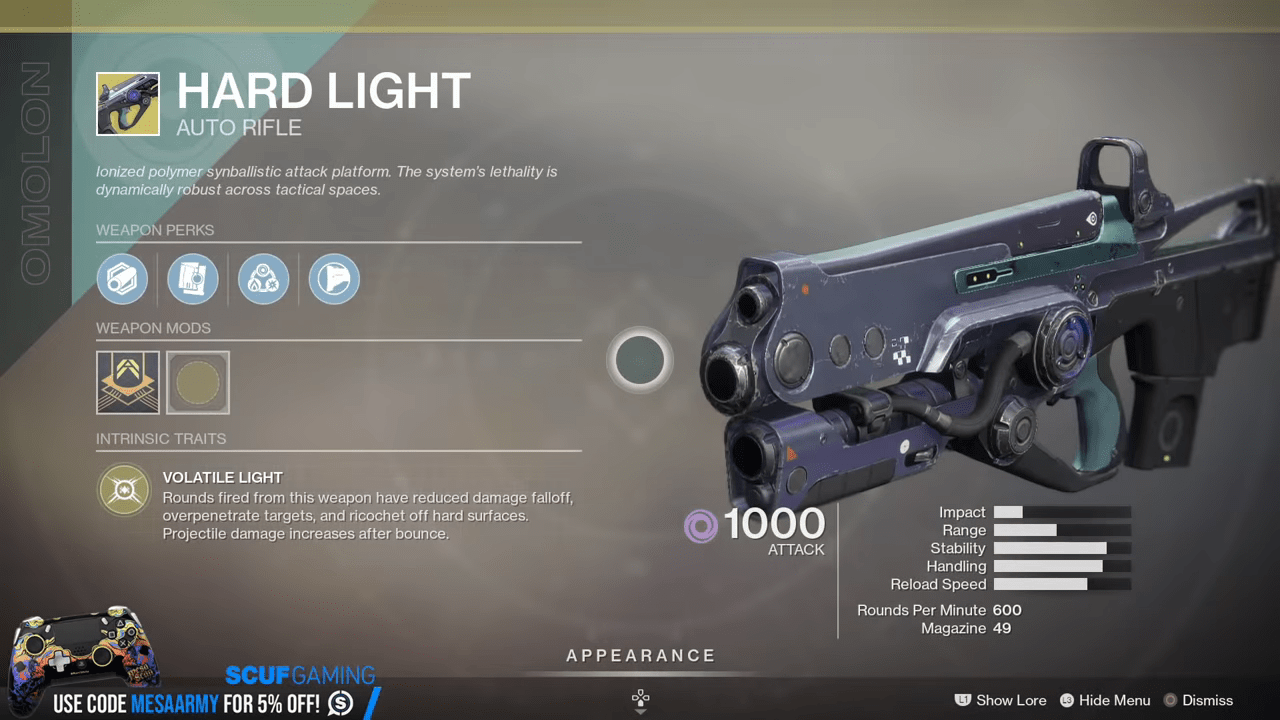Viewport: 1280px width, 720px height.
Task: Show the weapon lore
Action: (x=1001, y=700)
